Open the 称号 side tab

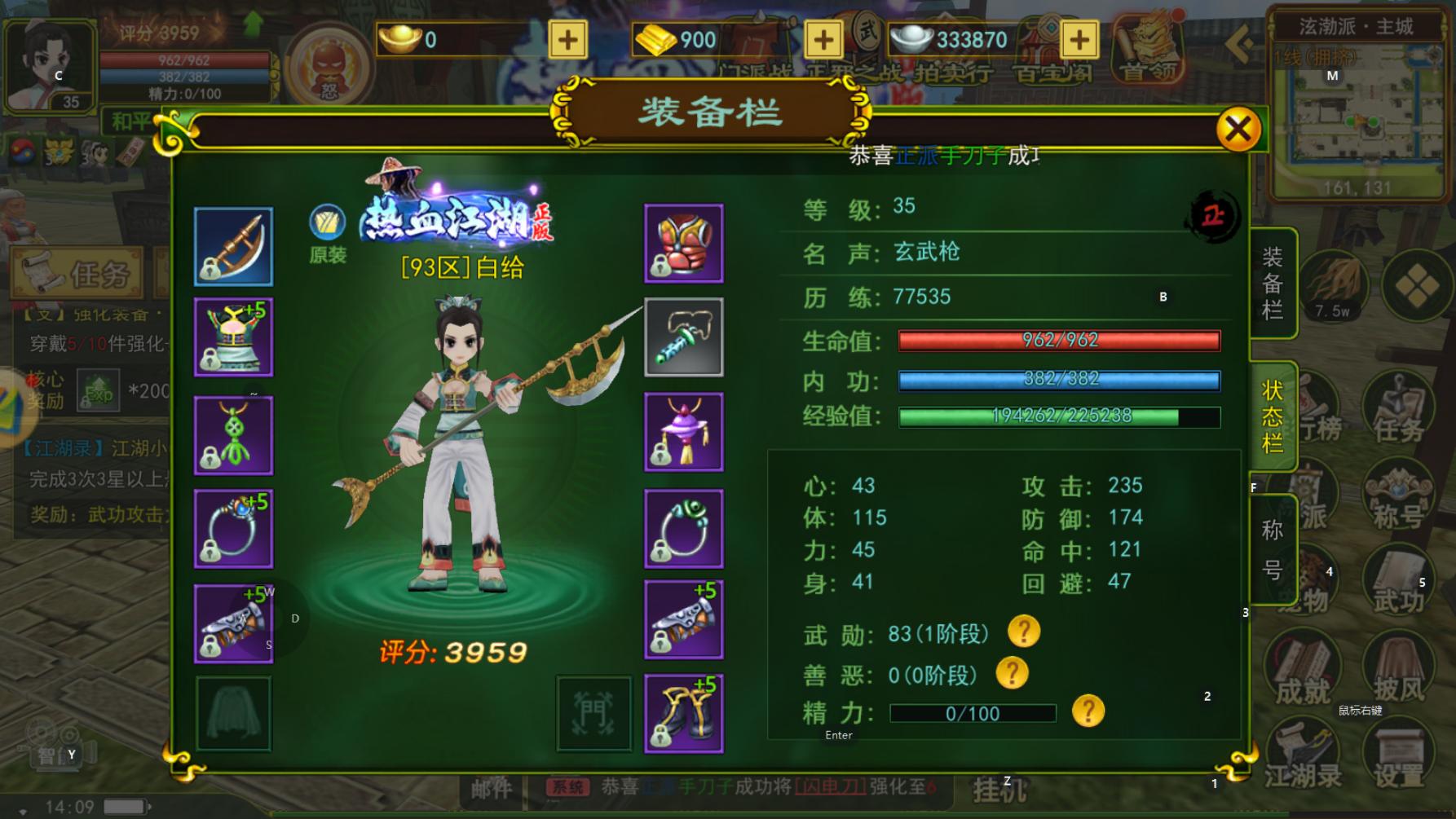[1273, 548]
